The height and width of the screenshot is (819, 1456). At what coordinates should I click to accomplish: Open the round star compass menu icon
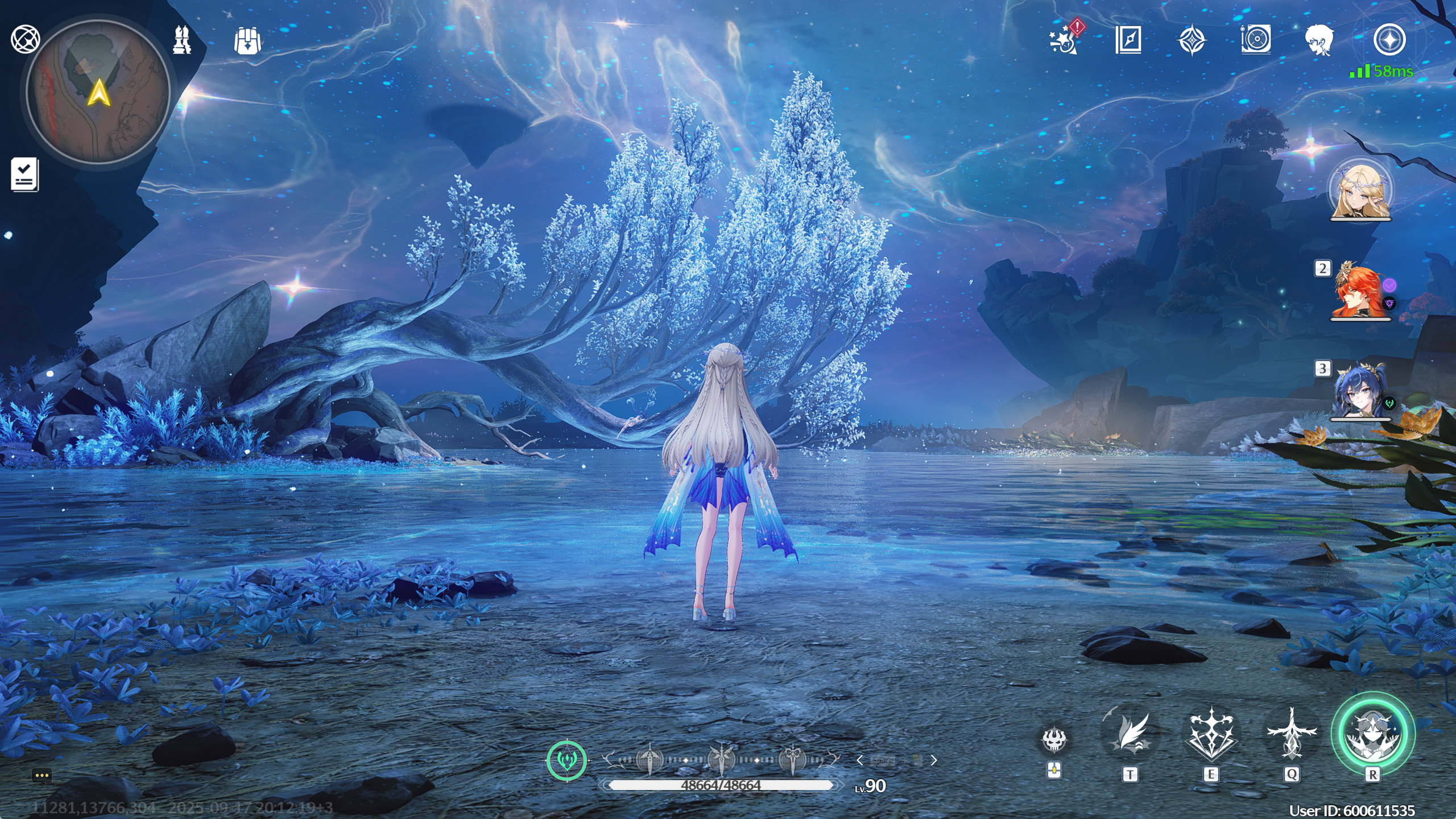1389,40
